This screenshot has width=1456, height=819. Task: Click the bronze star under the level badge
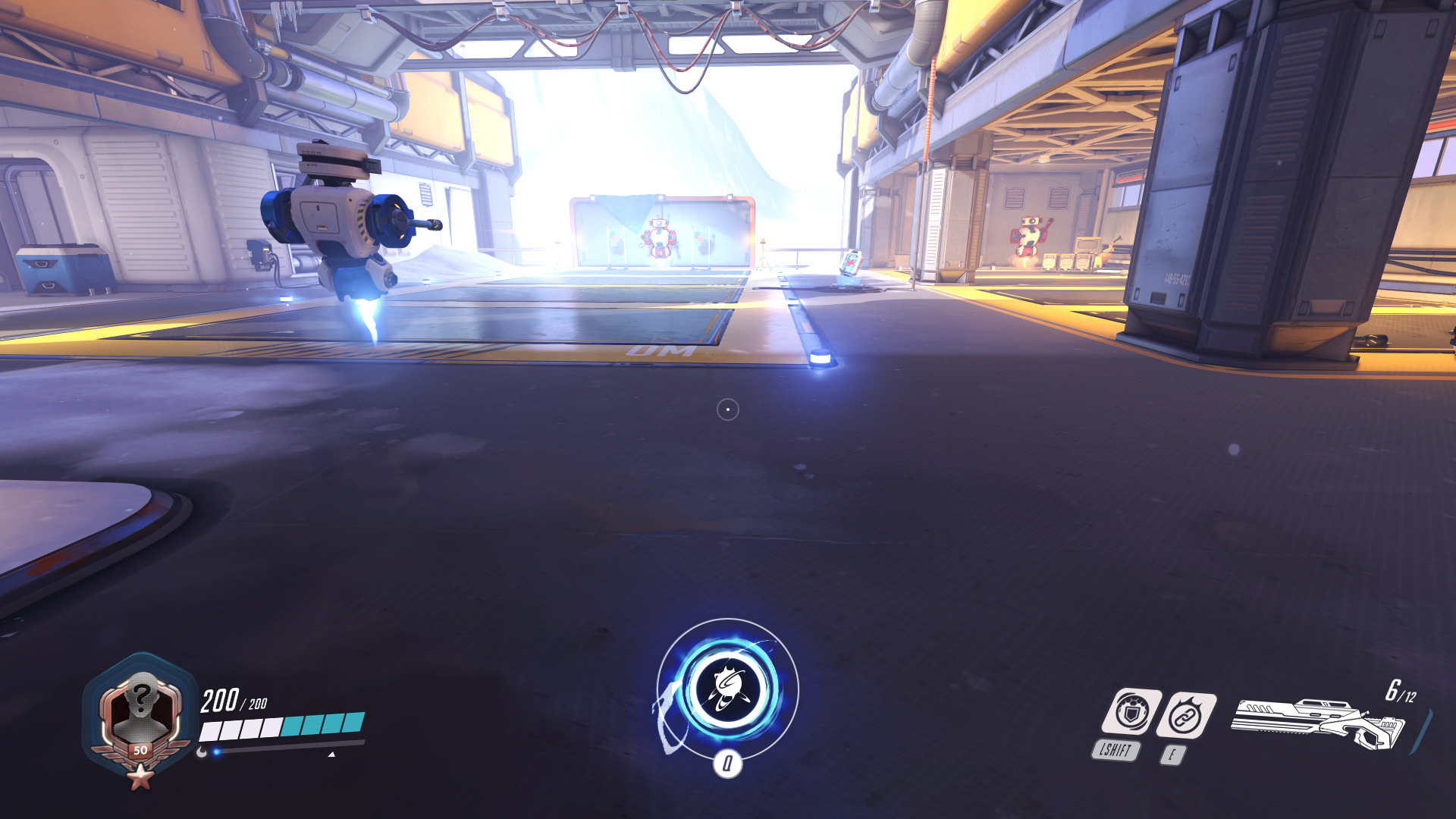tap(139, 778)
